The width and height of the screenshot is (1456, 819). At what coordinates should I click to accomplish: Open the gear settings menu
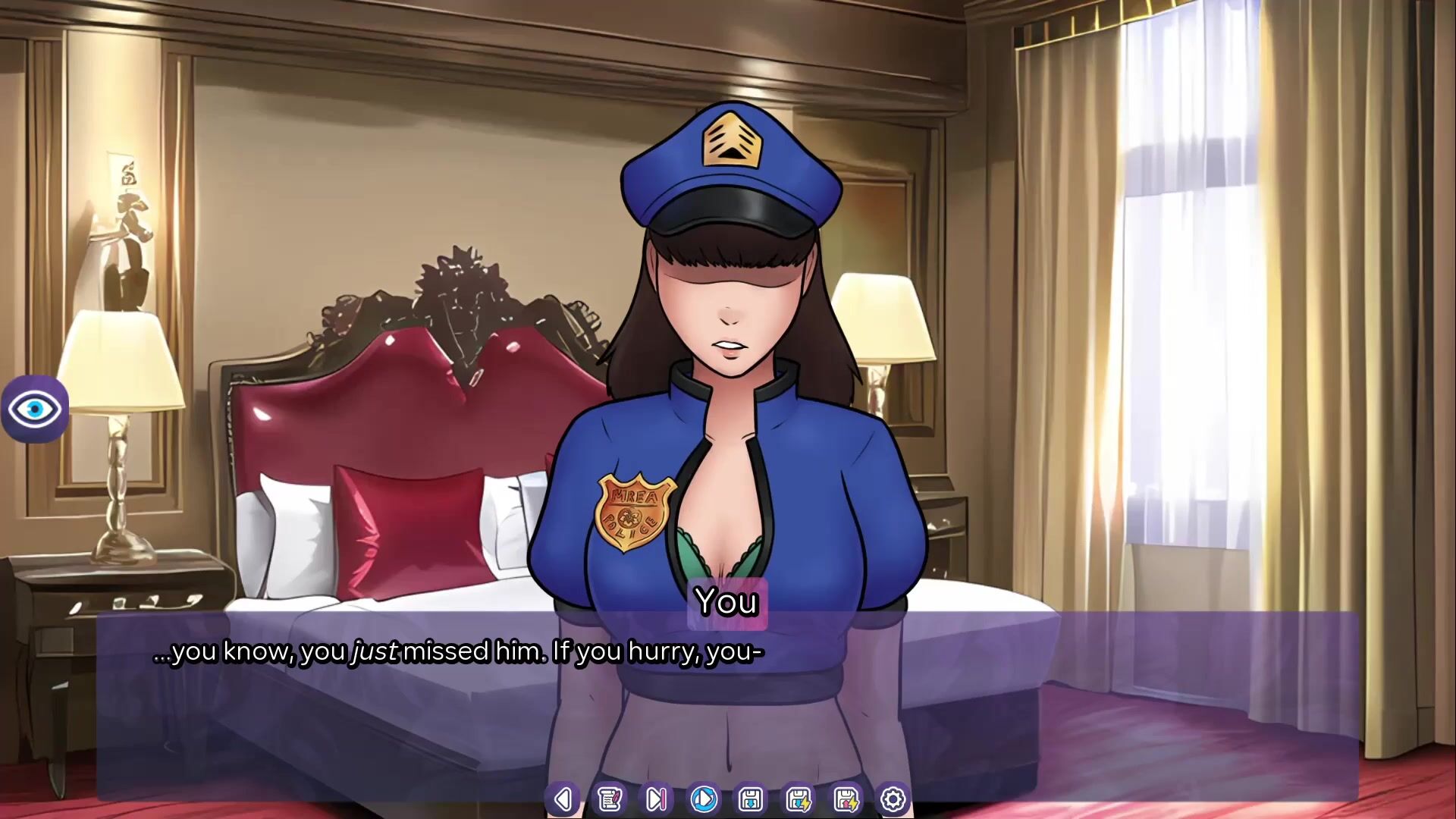point(893,799)
